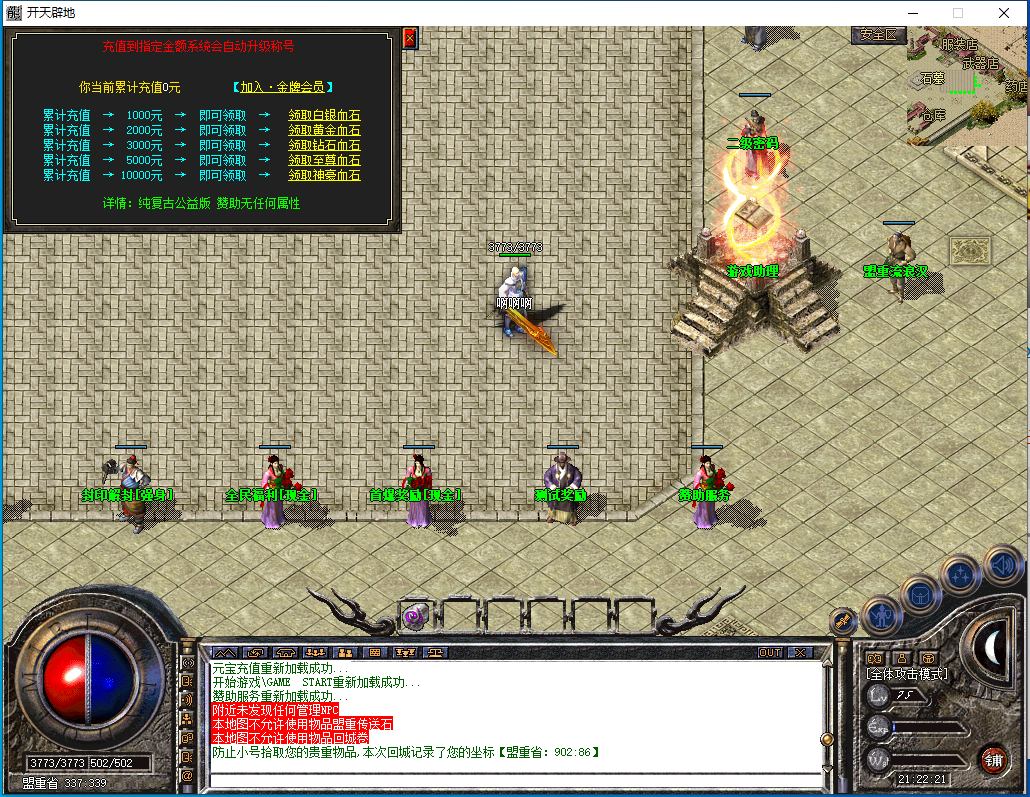1030x797 pixels.
Task: Close the recharge reward dialog
Action: click(409, 38)
